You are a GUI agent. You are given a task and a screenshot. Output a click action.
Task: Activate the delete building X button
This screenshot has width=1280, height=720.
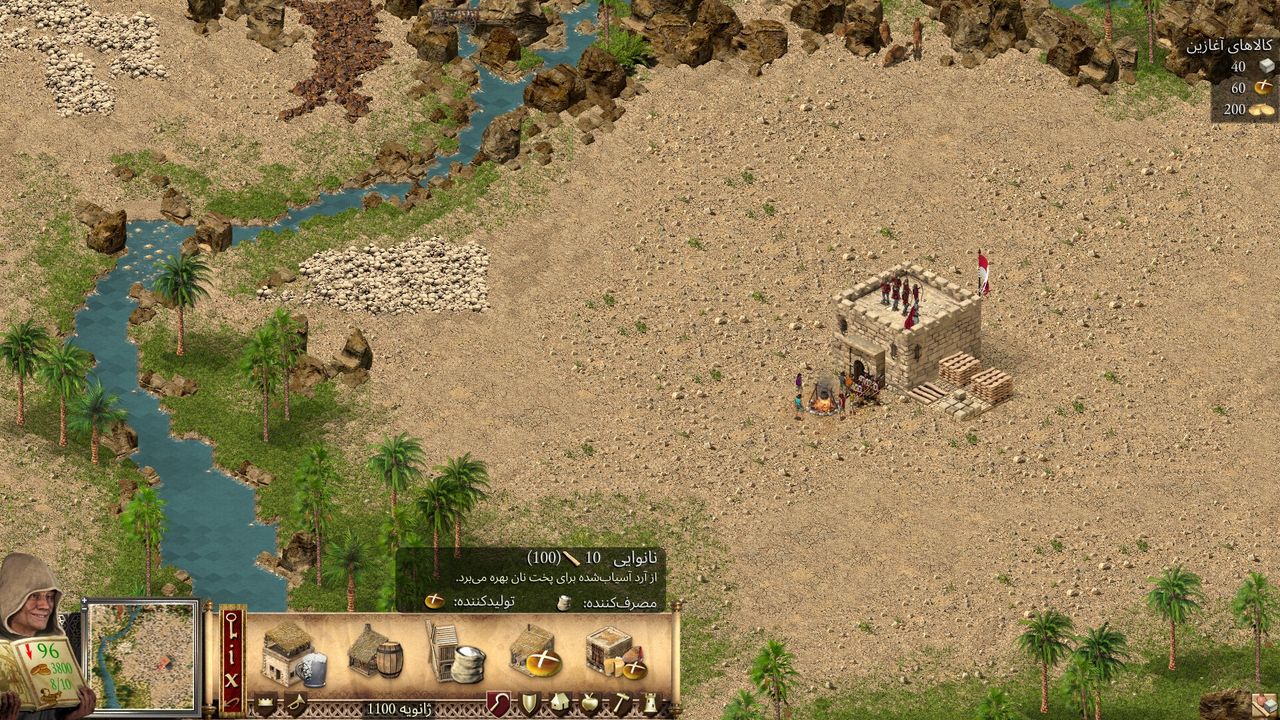click(232, 678)
